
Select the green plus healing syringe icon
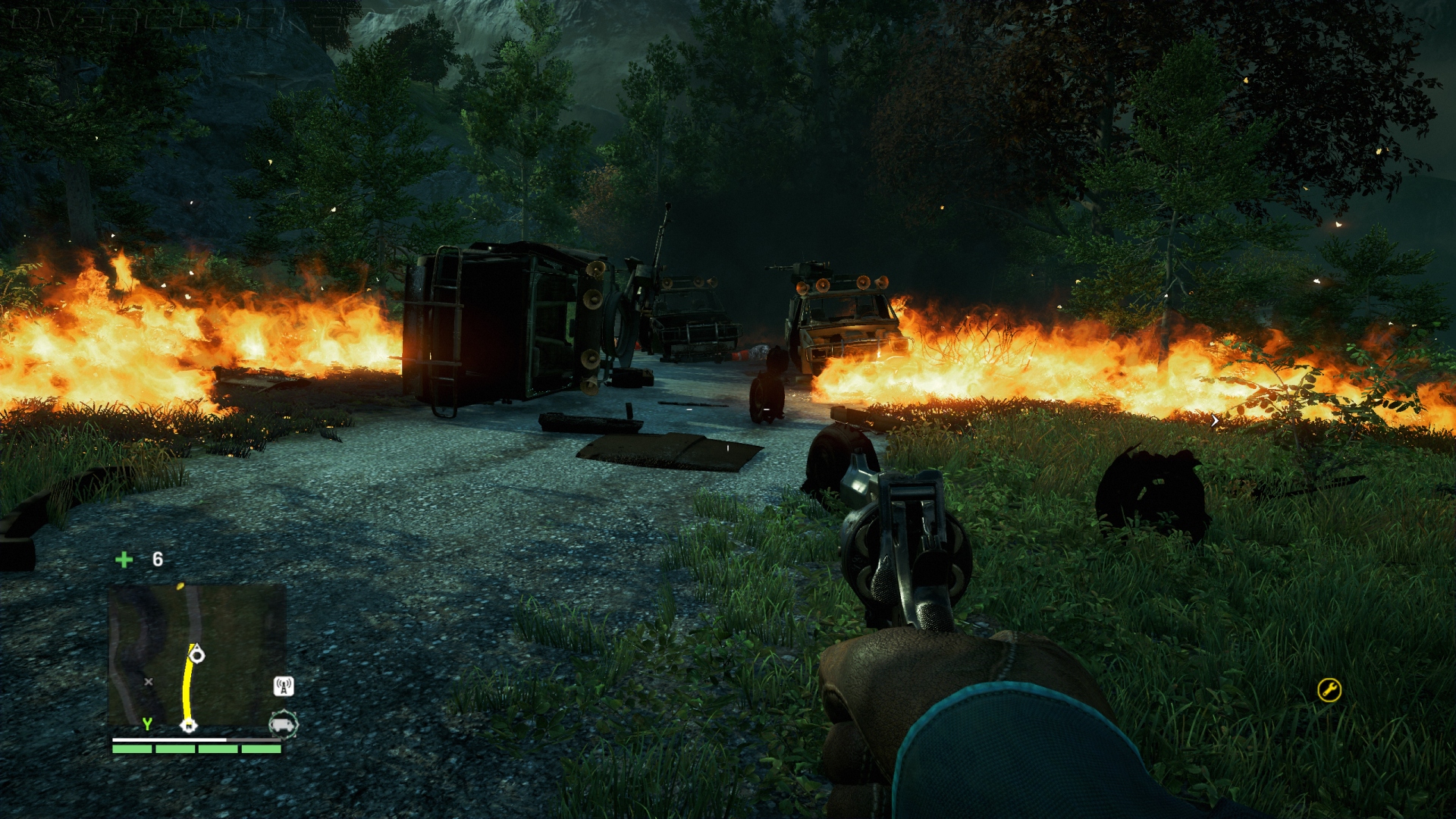[124, 560]
